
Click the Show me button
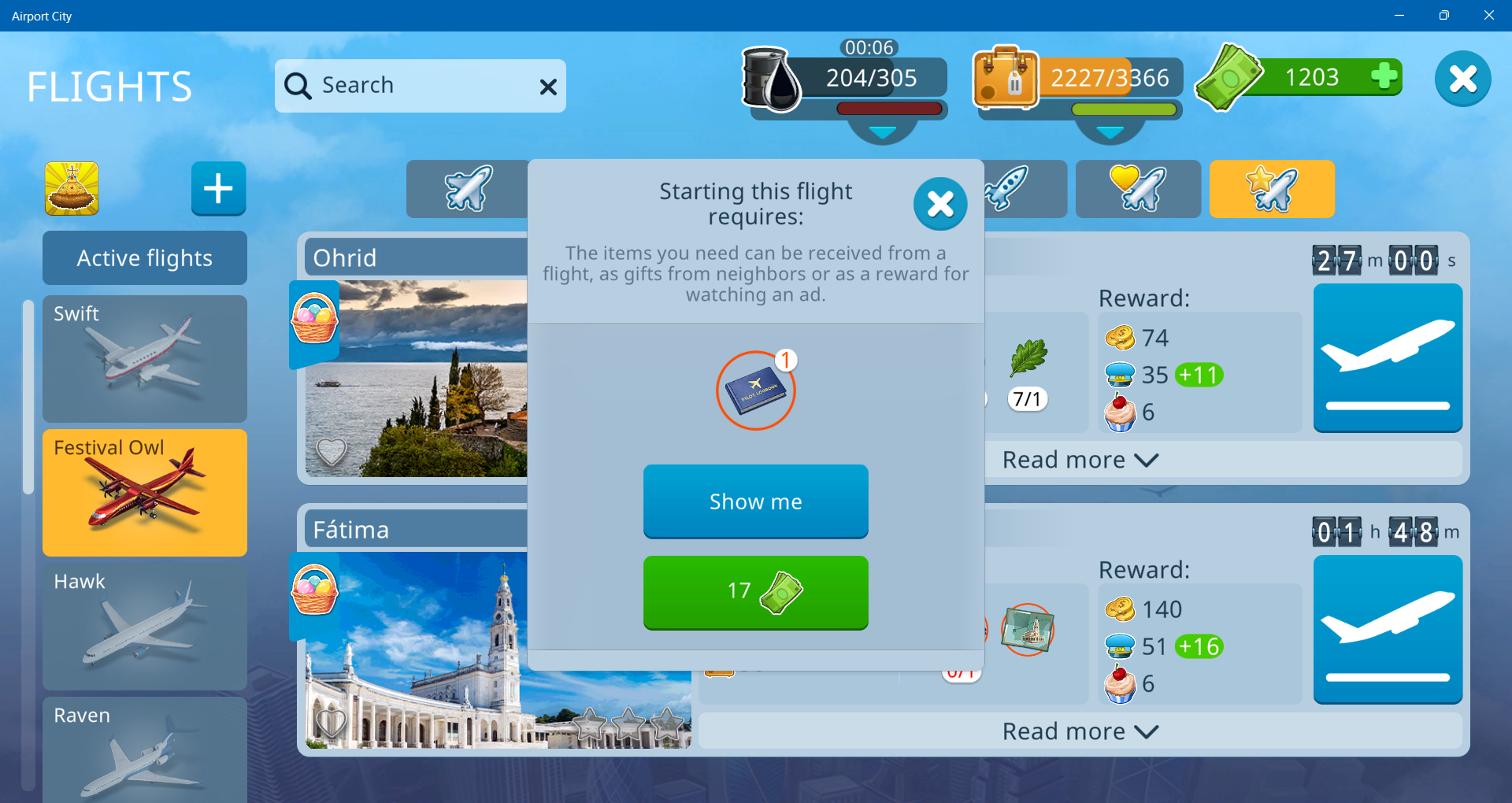tap(755, 501)
